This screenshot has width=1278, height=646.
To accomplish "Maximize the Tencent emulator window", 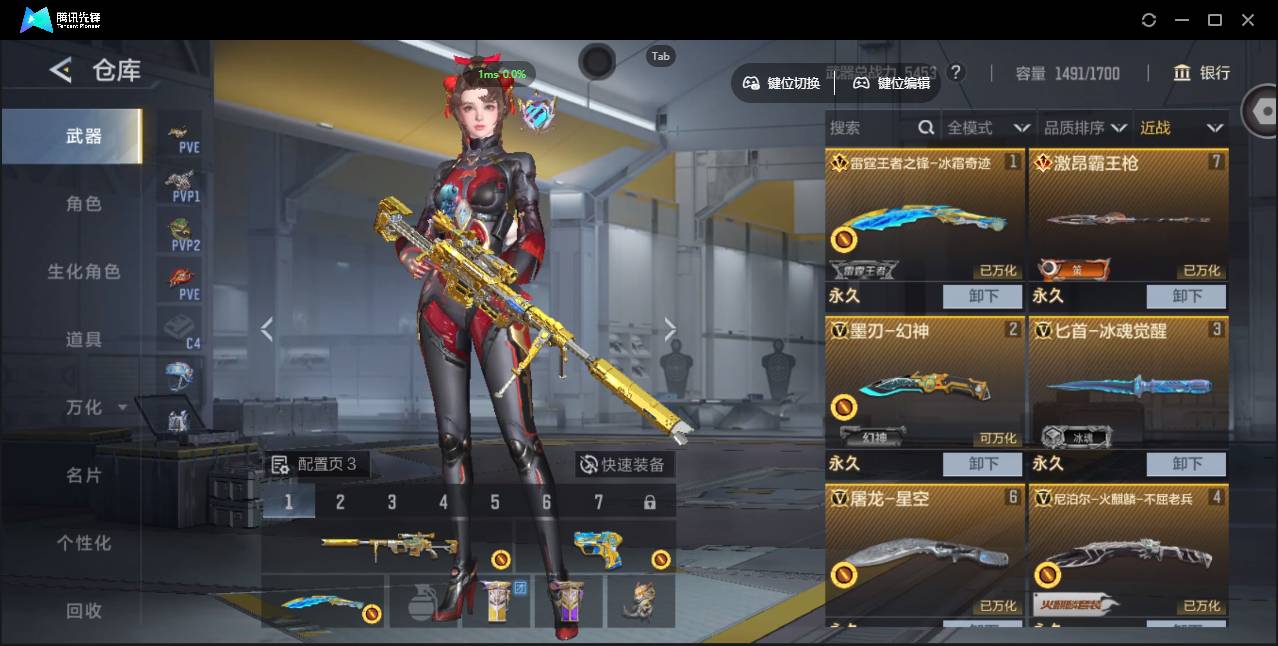I will 1215,20.
